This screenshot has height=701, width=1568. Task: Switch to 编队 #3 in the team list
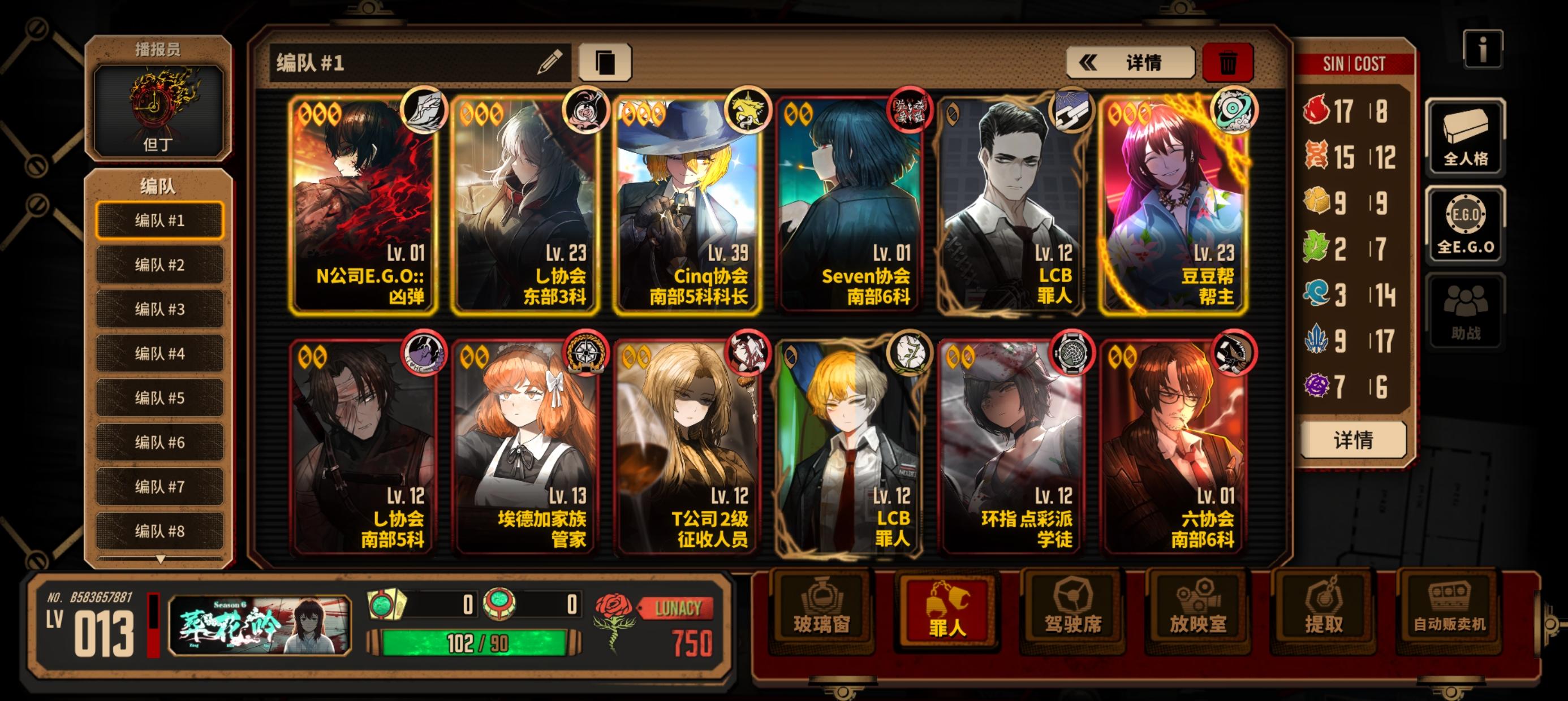160,309
